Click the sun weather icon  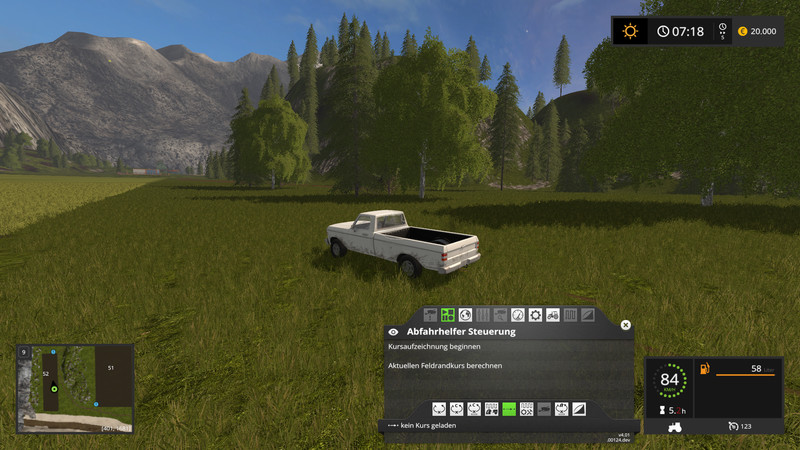point(629,31)
